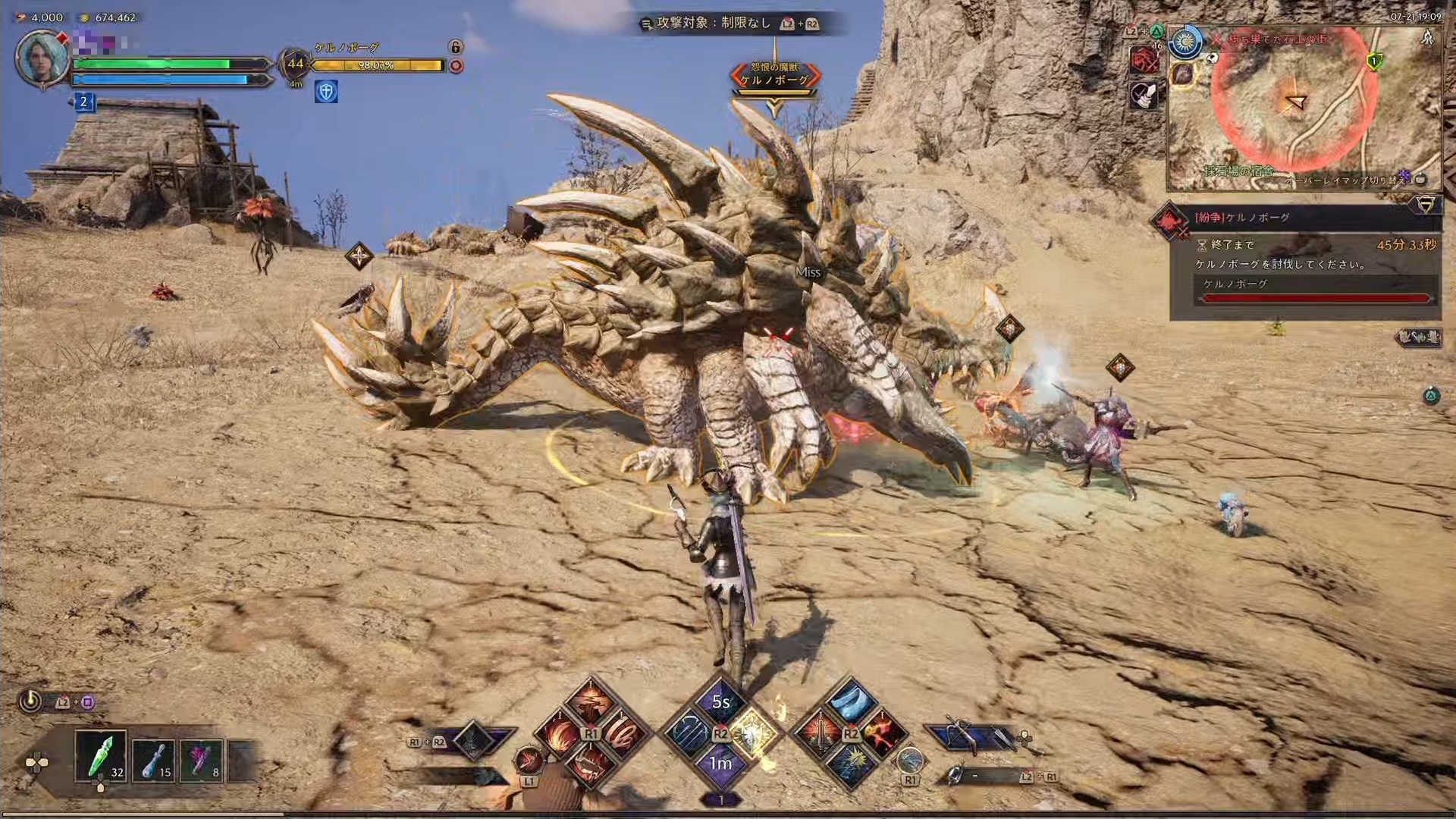Viewport: 1456px width, 819px height.
Task: Activate the flaming figure skill
Action: [882, 733]
